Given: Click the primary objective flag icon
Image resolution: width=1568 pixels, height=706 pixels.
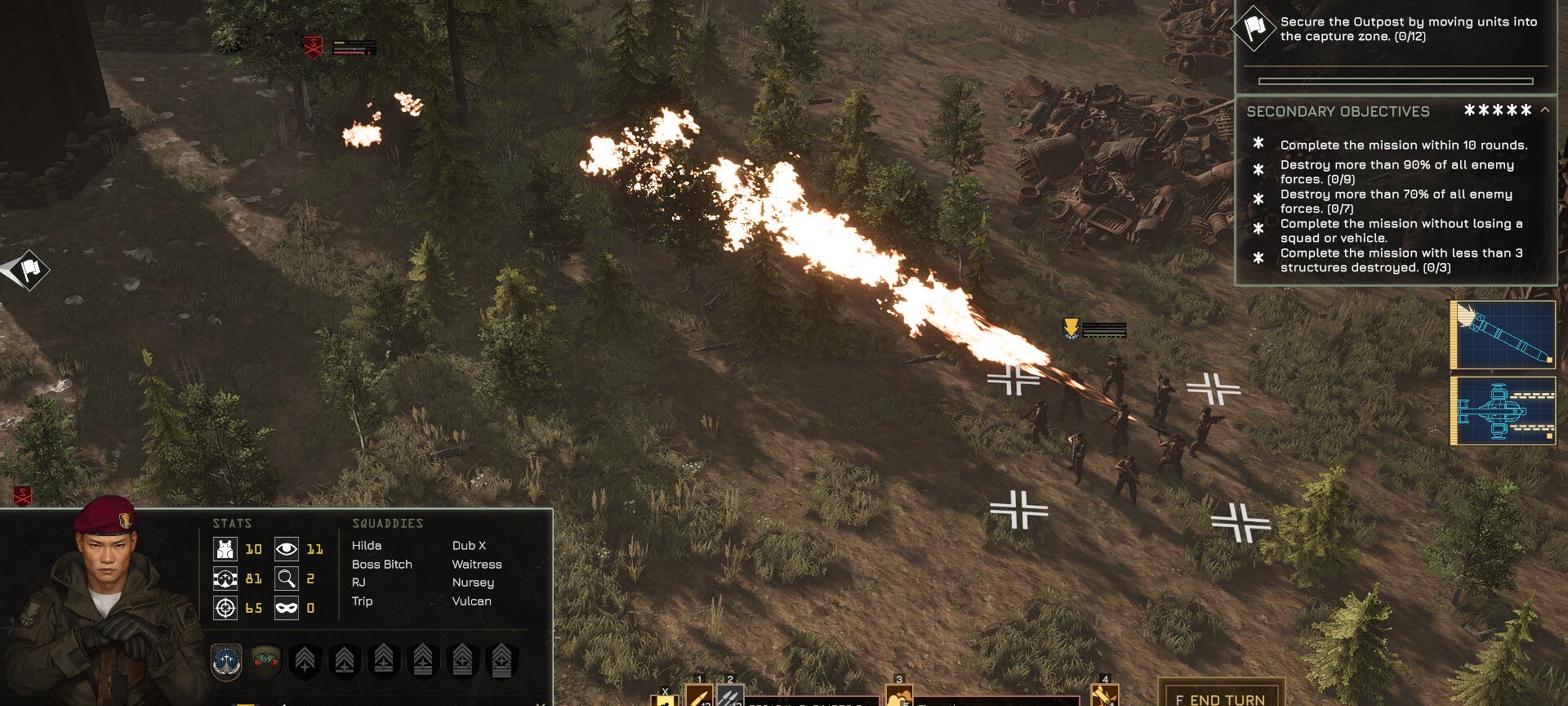Looking at the screenshot, I should pyautogui.click(x=1254, y=29).
